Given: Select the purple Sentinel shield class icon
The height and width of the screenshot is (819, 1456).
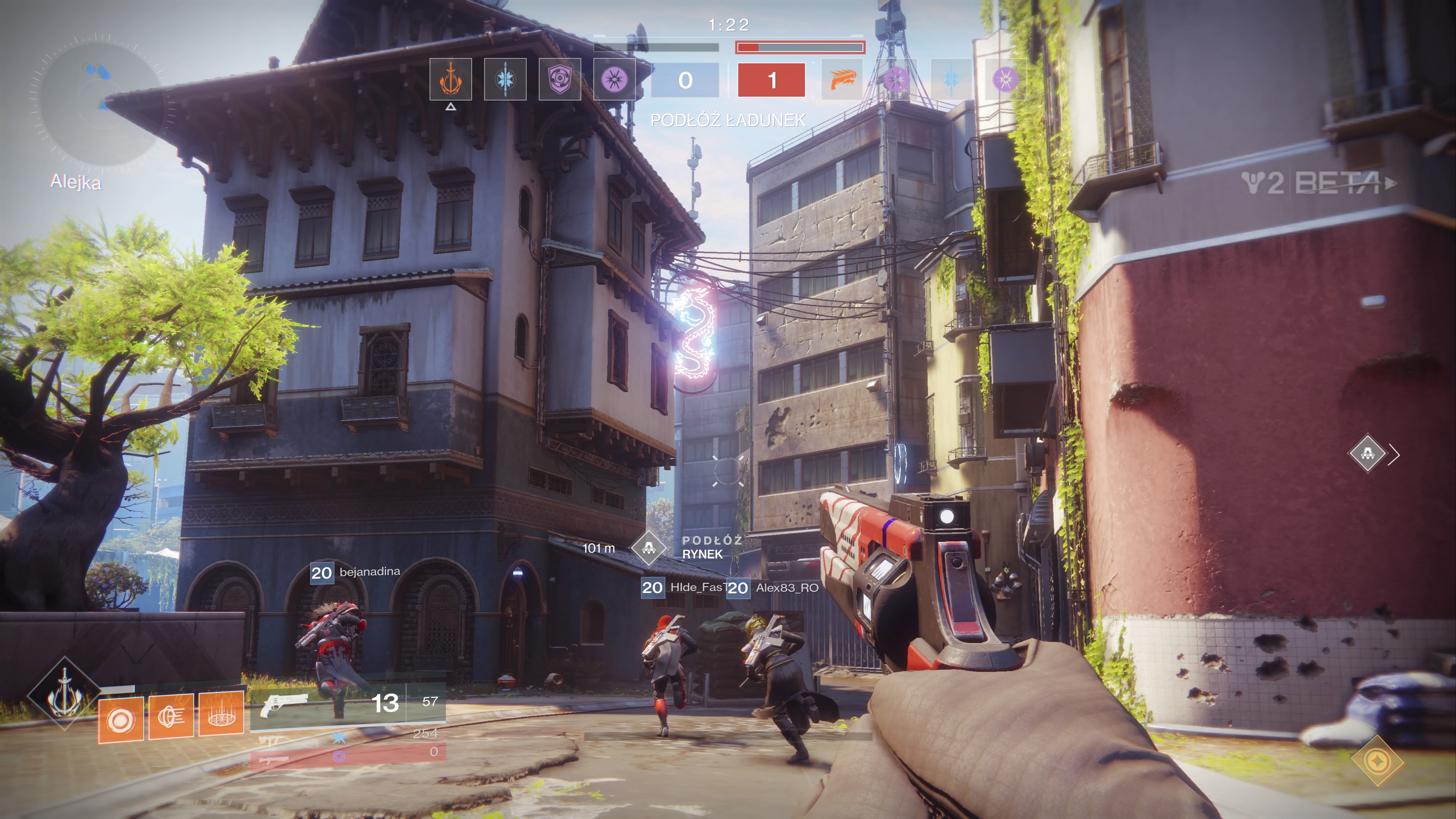Looking at the screenshot, I should tap(560, 79).
